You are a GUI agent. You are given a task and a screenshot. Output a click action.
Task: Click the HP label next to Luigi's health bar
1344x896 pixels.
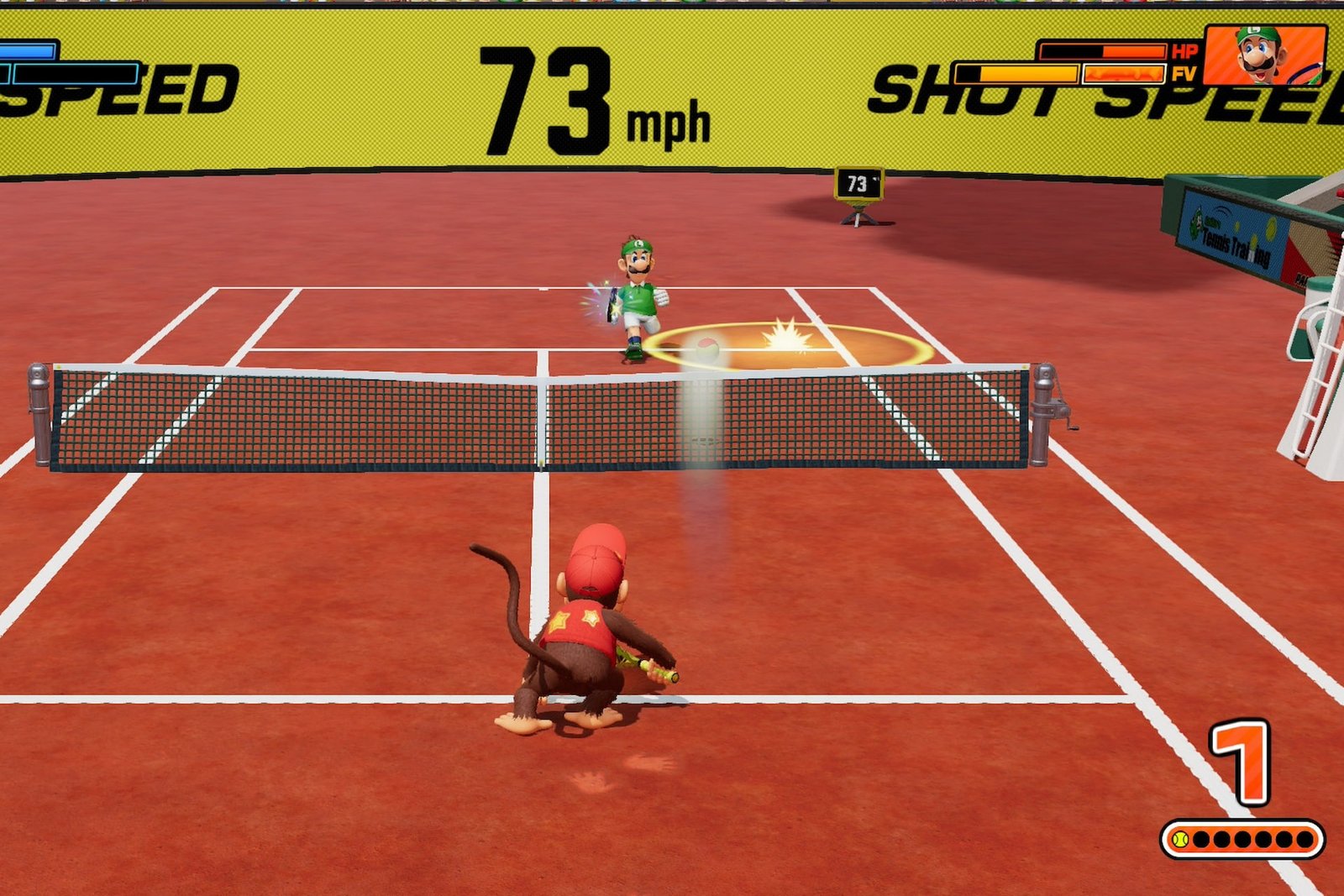1186,49
